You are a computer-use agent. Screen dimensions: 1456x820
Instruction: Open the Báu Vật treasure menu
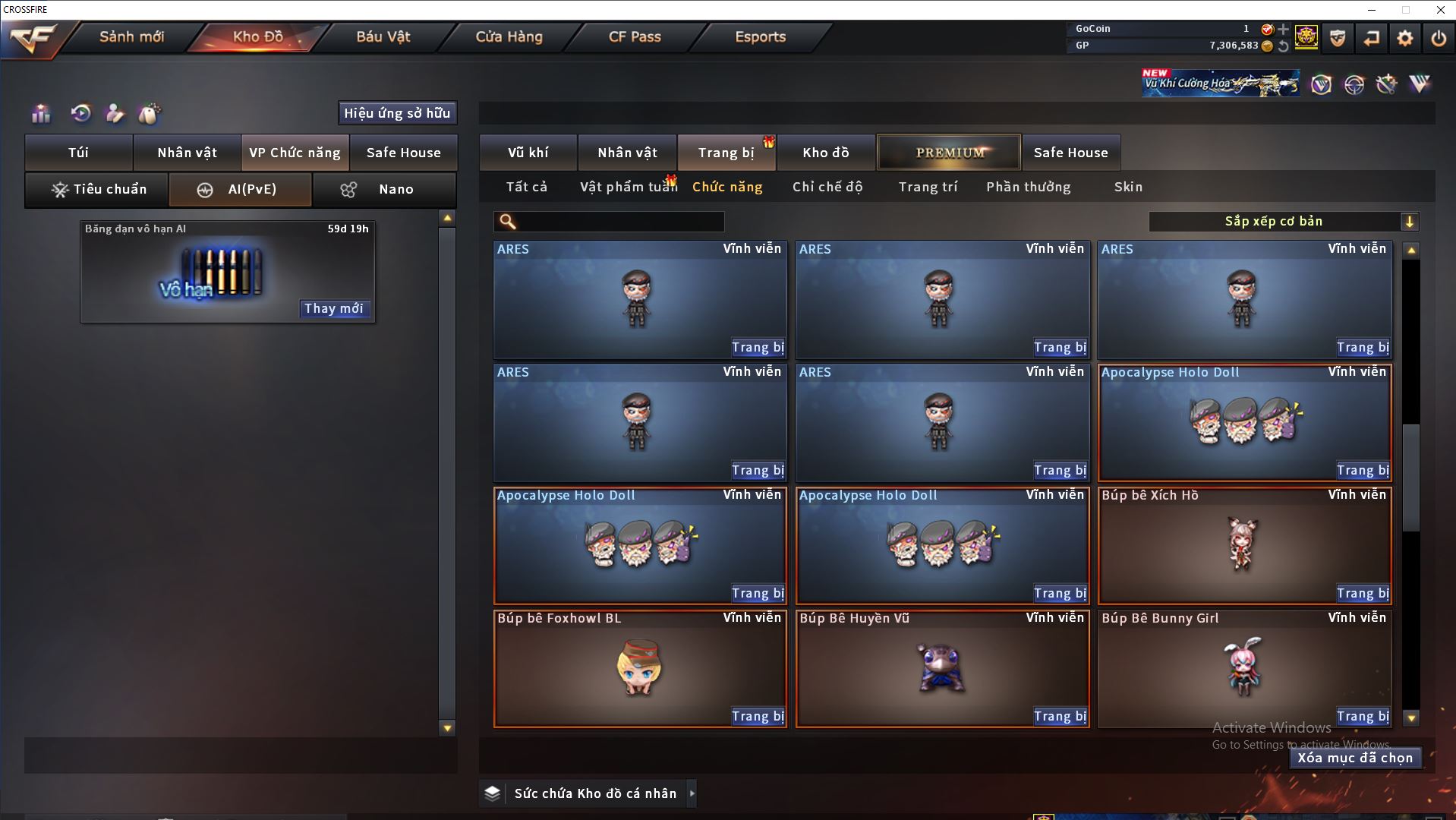point(383,36)
